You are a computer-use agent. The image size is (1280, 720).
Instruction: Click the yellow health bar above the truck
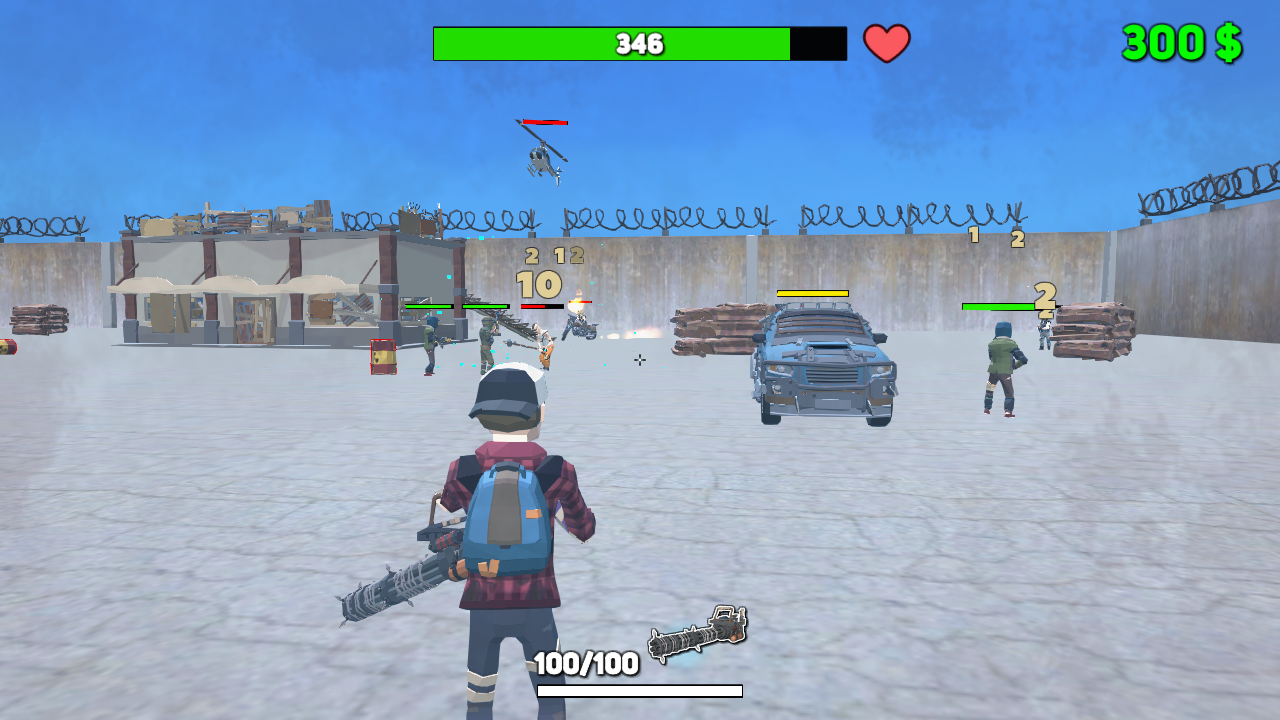point(812,293)
